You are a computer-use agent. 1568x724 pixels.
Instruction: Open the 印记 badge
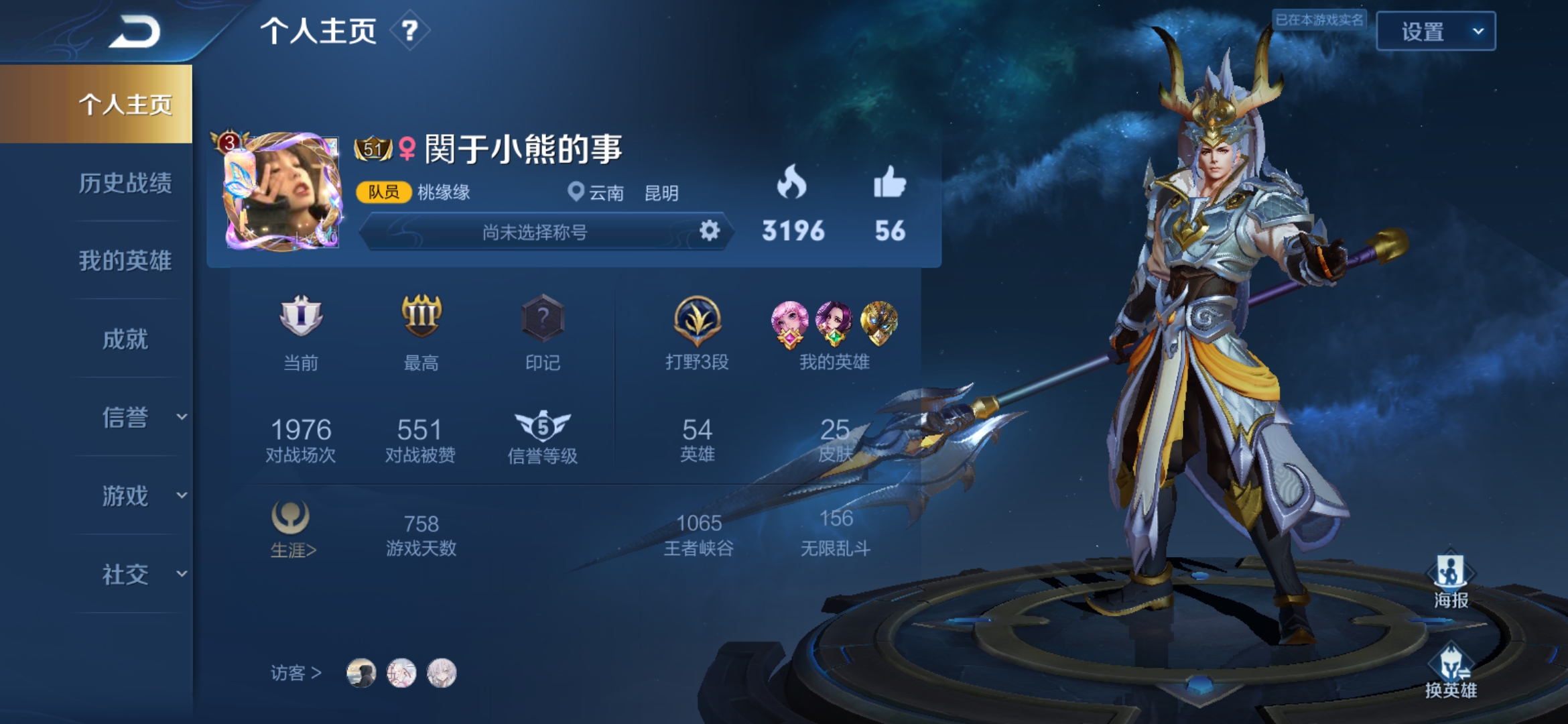tap(542, 317)
